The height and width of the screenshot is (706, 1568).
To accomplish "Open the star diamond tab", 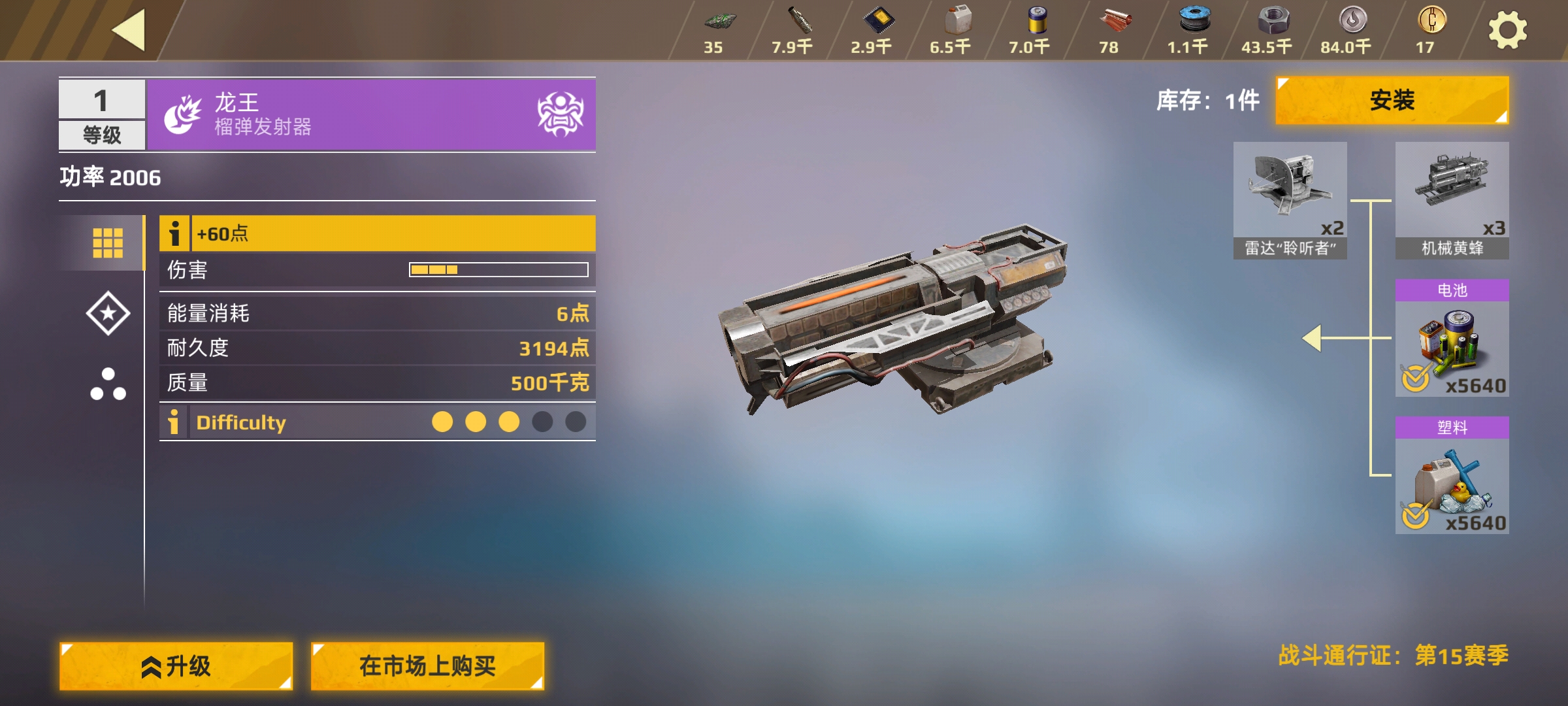I will [x=108, y=313].
